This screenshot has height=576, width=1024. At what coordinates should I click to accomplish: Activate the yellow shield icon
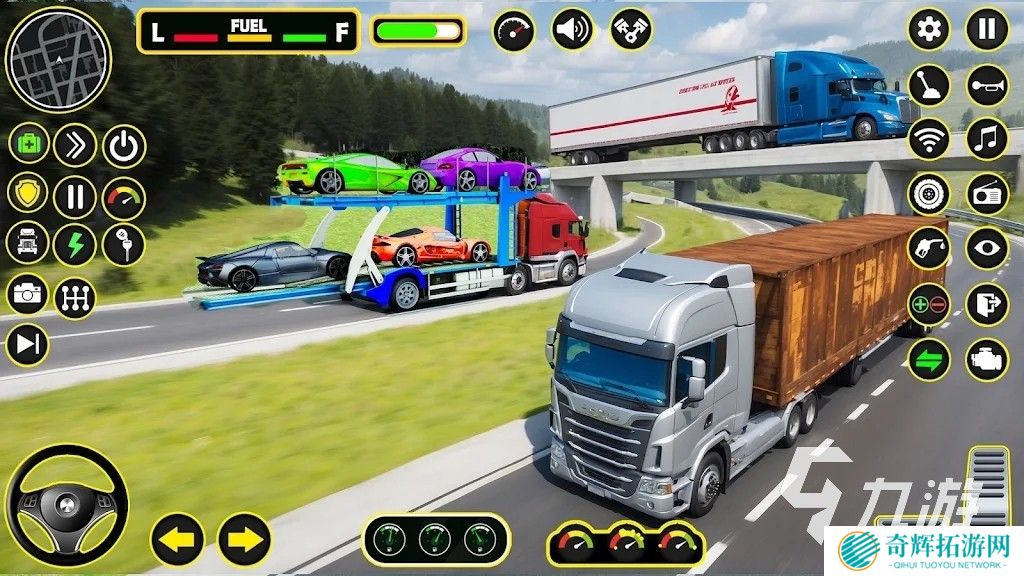click(27, 194)
